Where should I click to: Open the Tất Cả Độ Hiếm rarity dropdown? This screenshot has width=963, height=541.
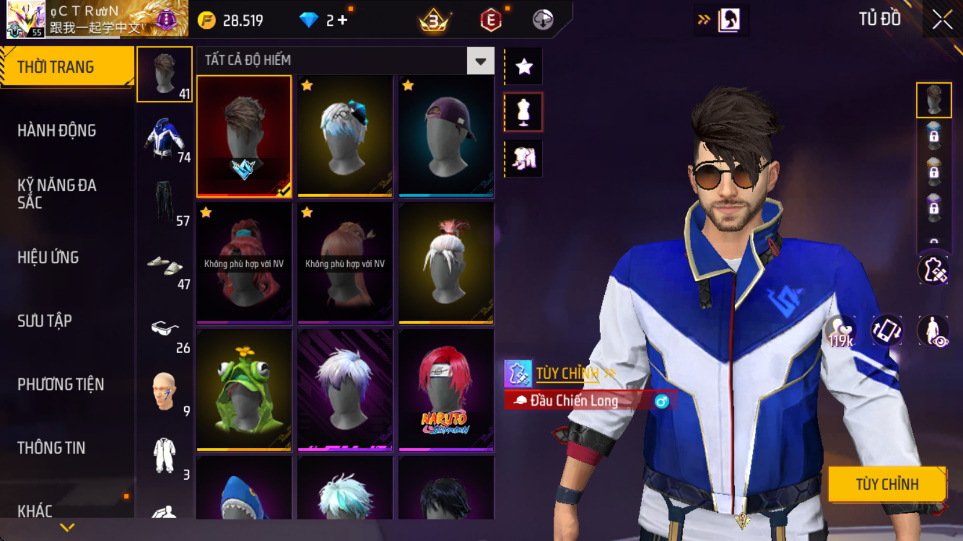pyautogui.click(x=482, y=61)
